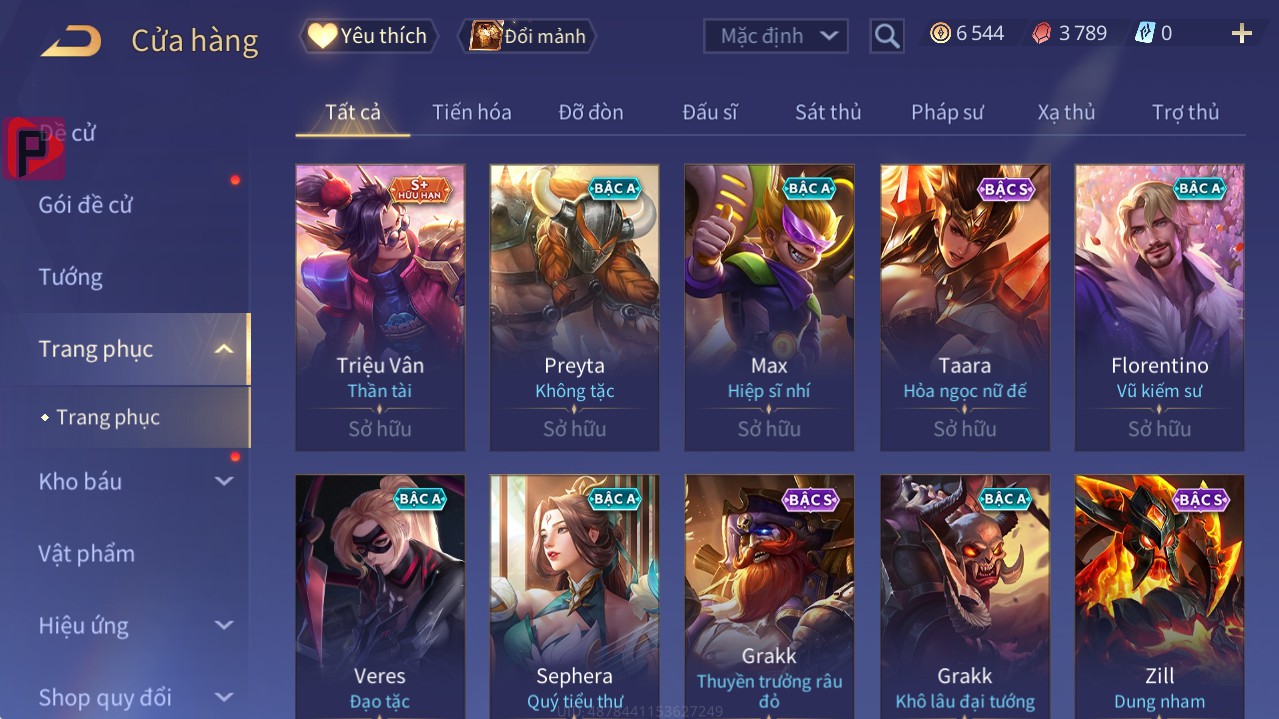Open the Gói đề cử menu
Screen dimensions: 1279x719
click(x=86, y=205)
